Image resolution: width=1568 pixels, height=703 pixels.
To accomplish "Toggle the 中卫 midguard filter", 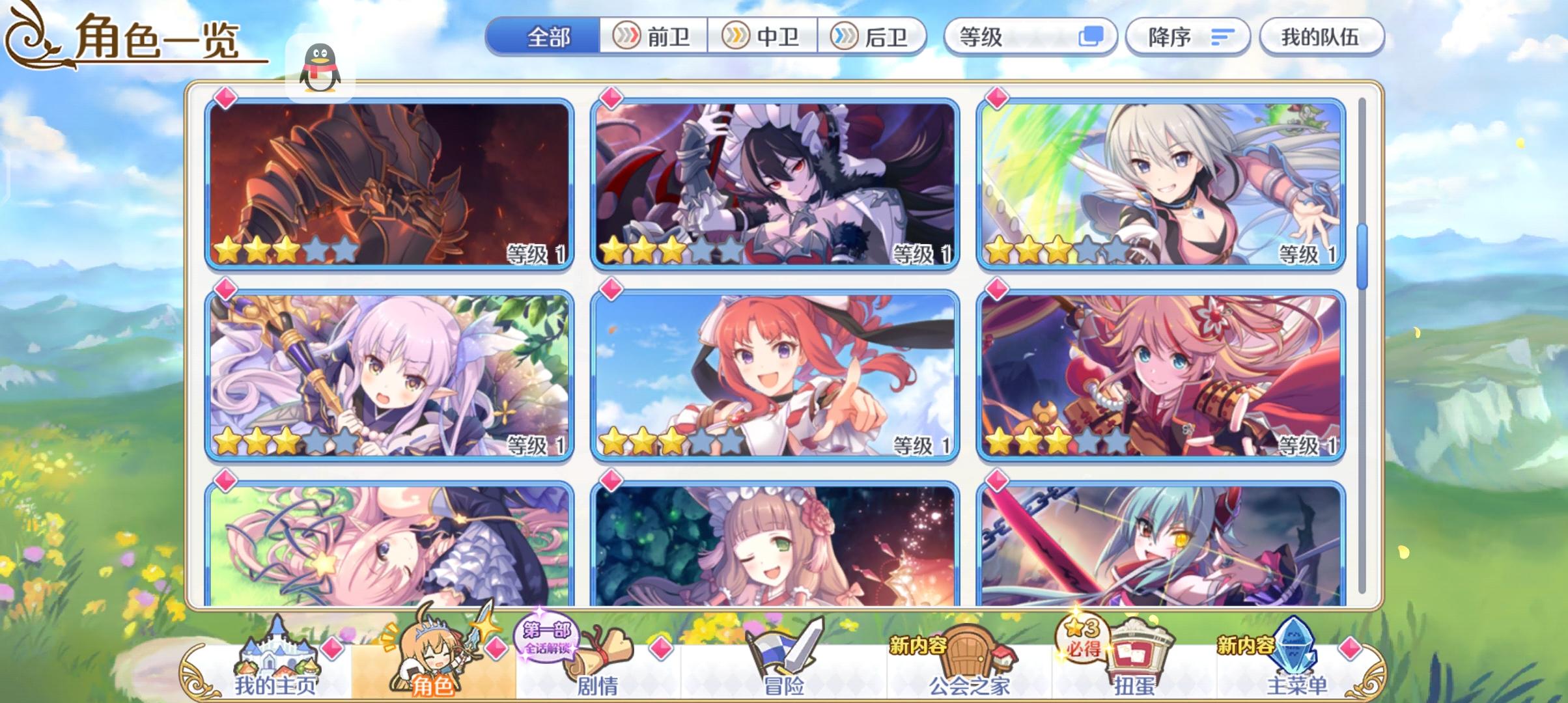I will pyautogui.click(x=763, y=37).
